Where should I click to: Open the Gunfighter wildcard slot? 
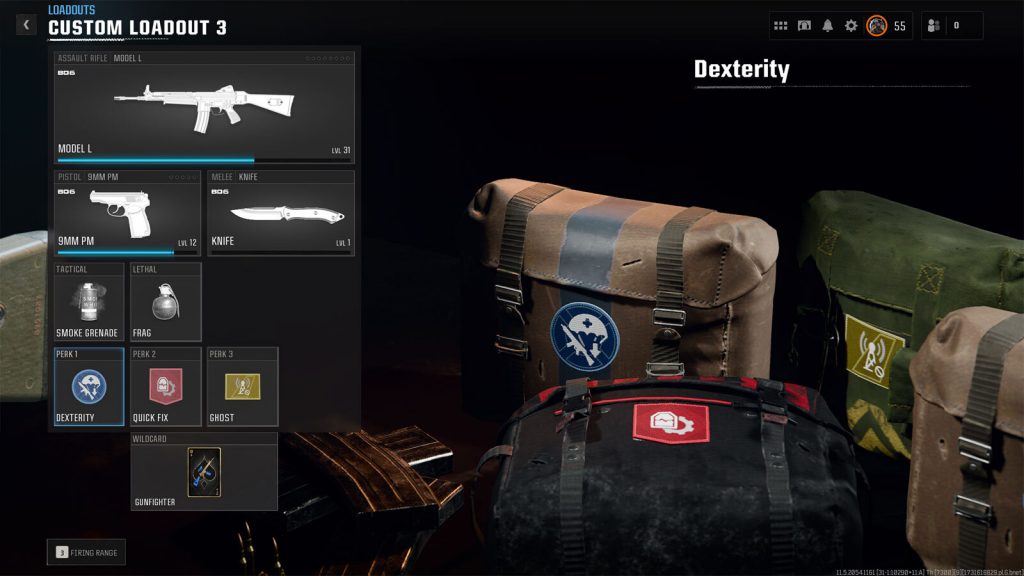(204, 472)
